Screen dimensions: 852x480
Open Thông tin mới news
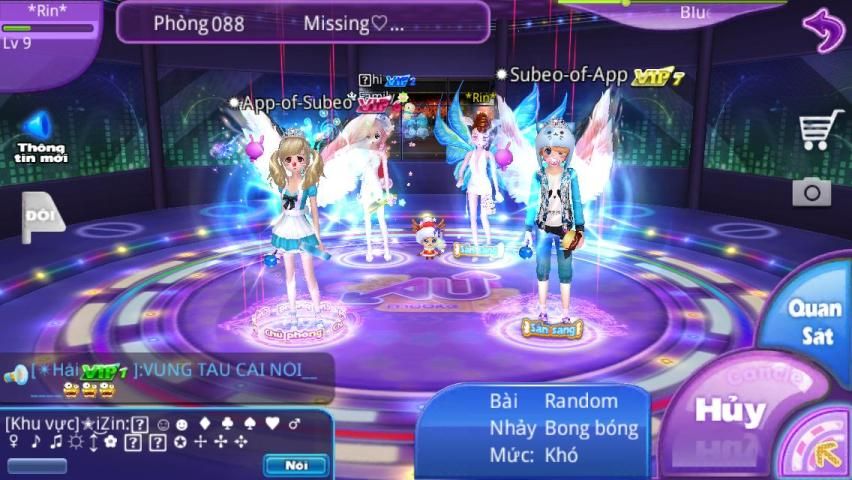[x=39, y=138]
